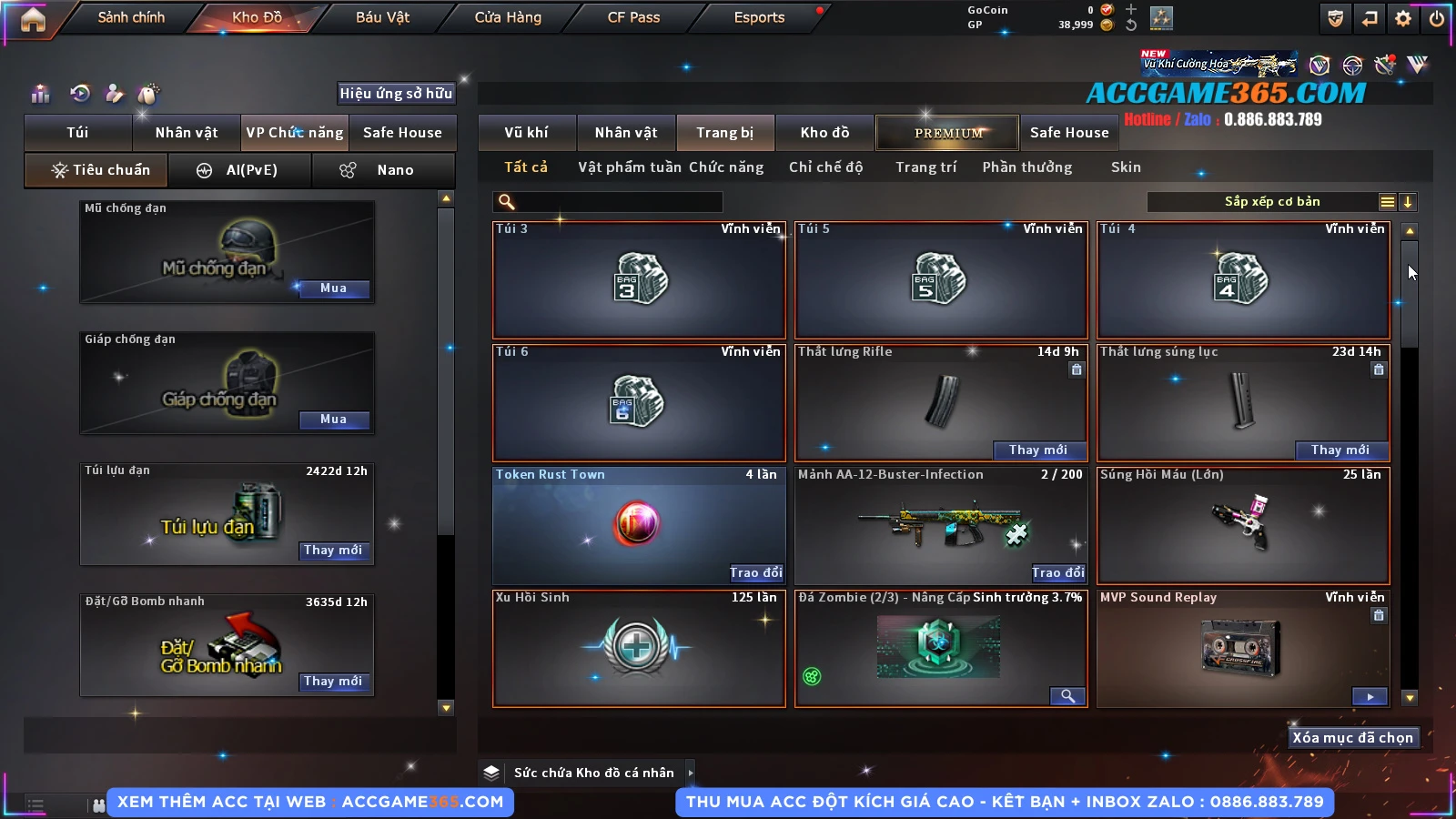The image size is (1456, 819).
Task: Select the Nano mode tab
Action: [383, 170]
